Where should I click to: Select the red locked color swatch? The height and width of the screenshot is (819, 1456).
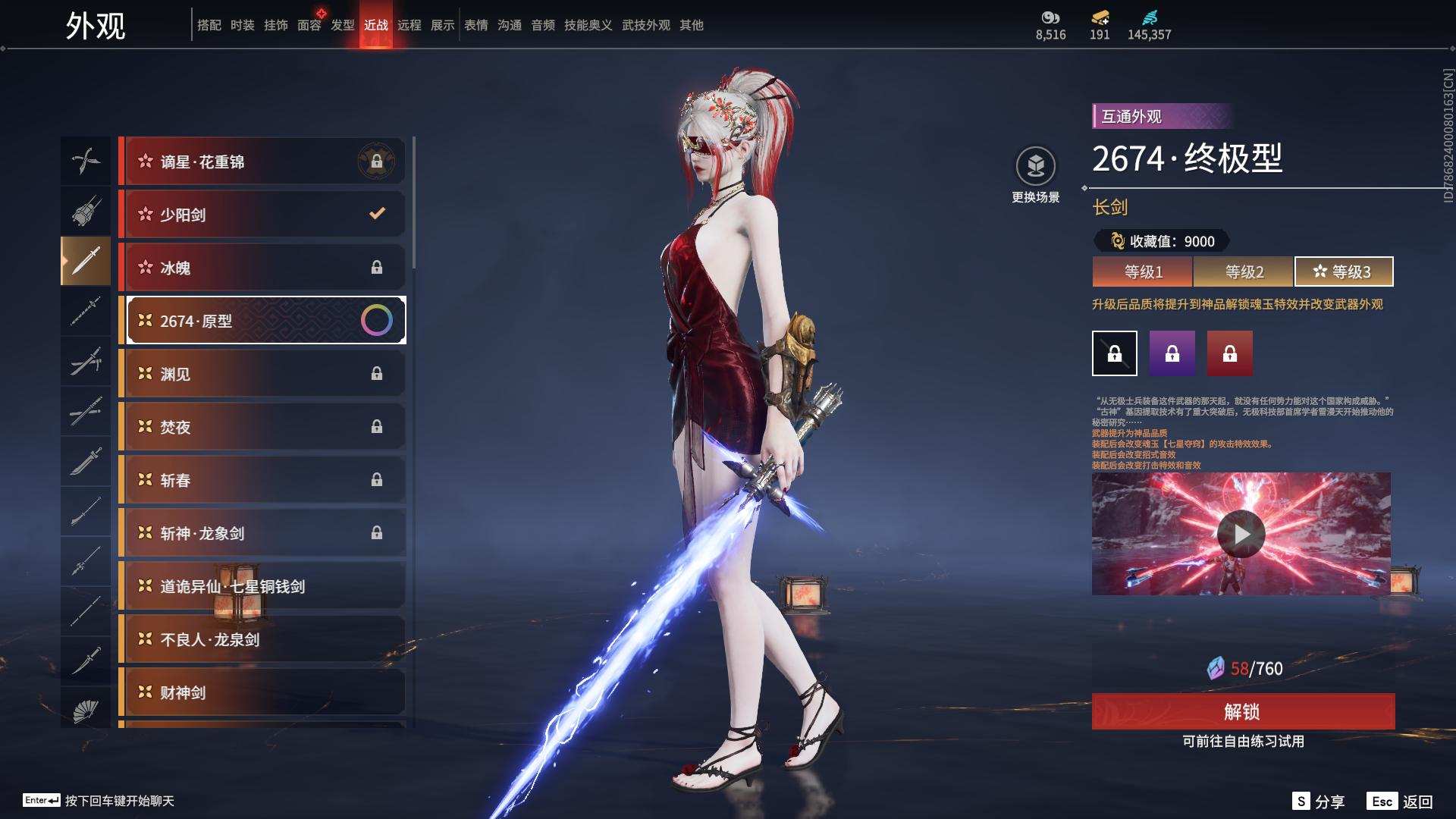pyautogui.click(x=1229, y=353)
